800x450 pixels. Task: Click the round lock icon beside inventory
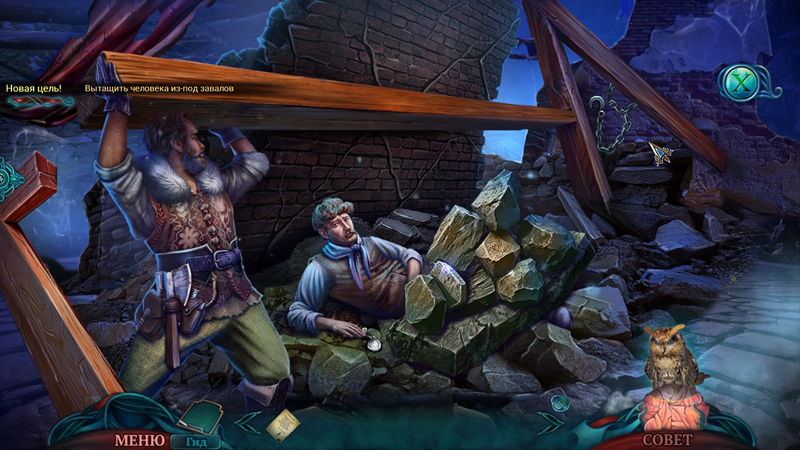560,403
